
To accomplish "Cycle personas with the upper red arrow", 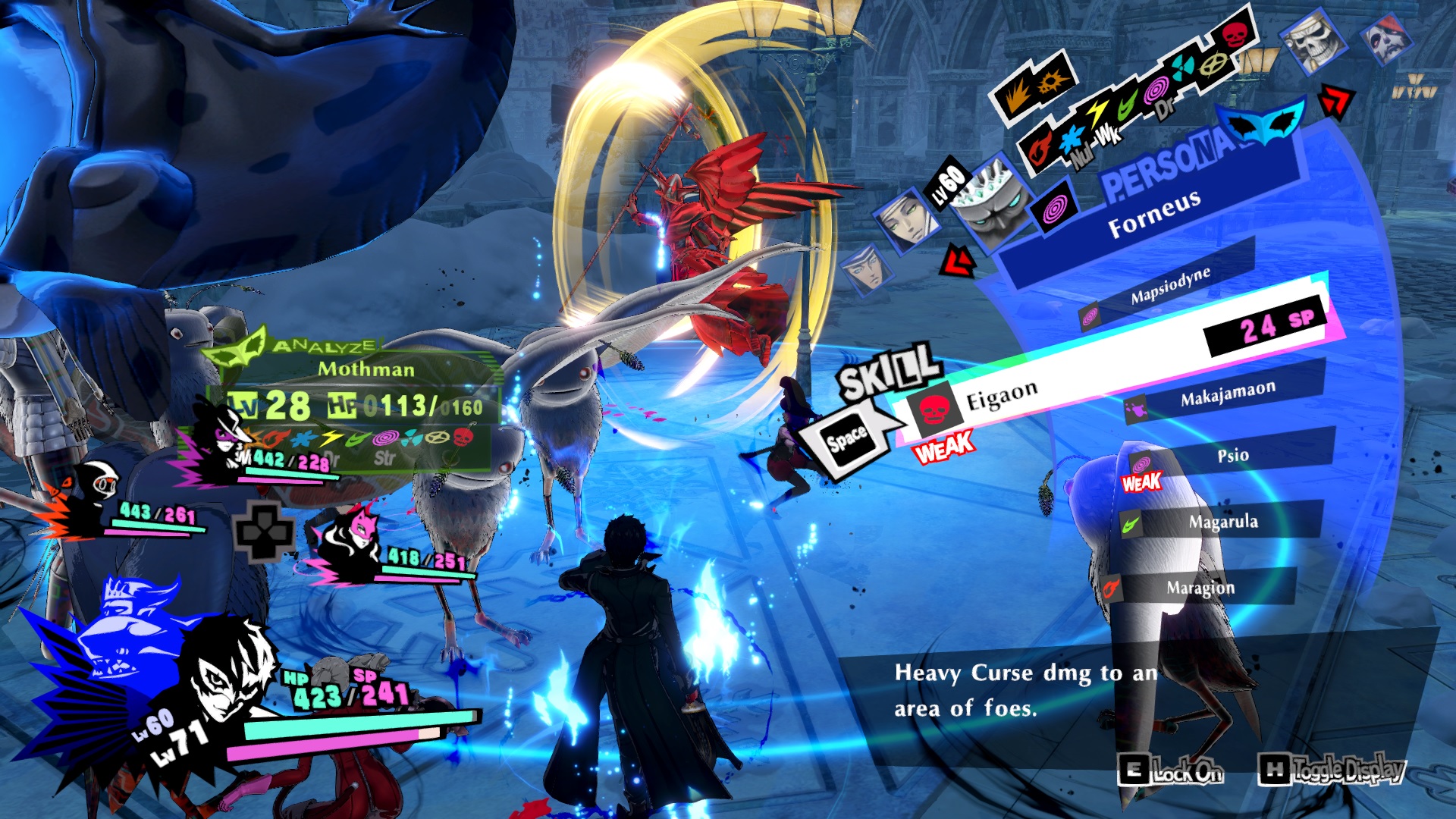I will coord(1336,101).
